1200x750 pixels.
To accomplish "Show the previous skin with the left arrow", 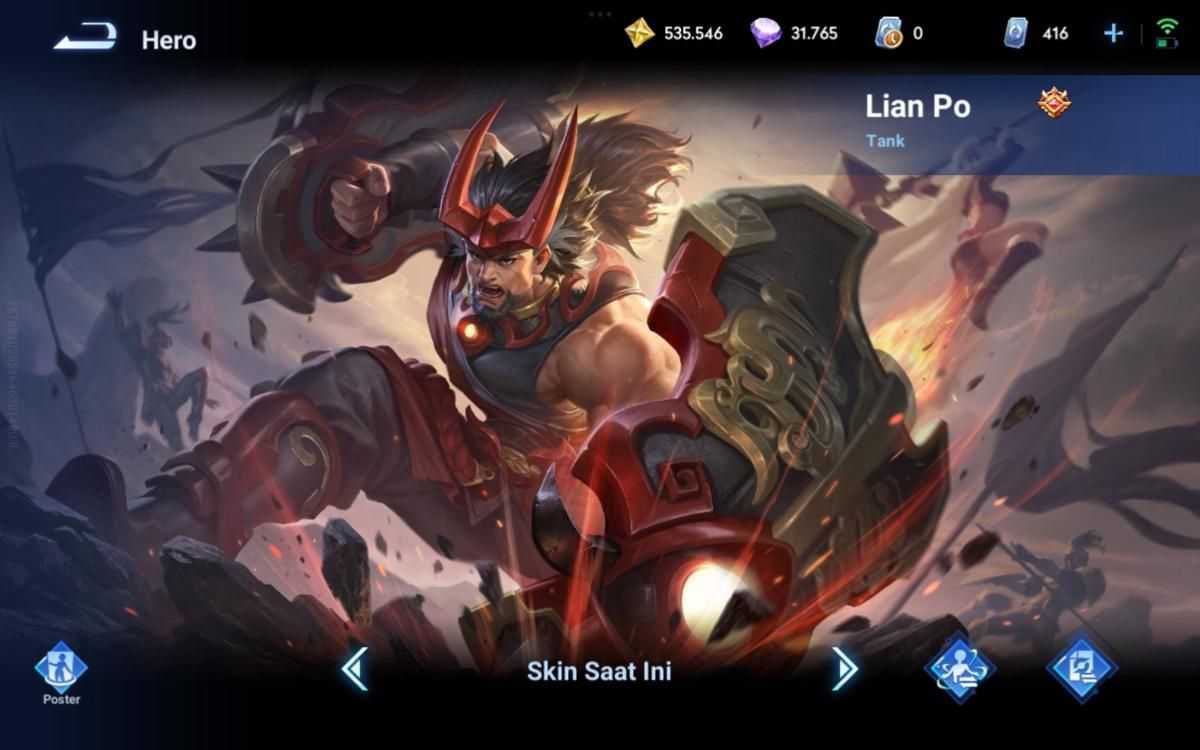I will (x=355, y=669).
